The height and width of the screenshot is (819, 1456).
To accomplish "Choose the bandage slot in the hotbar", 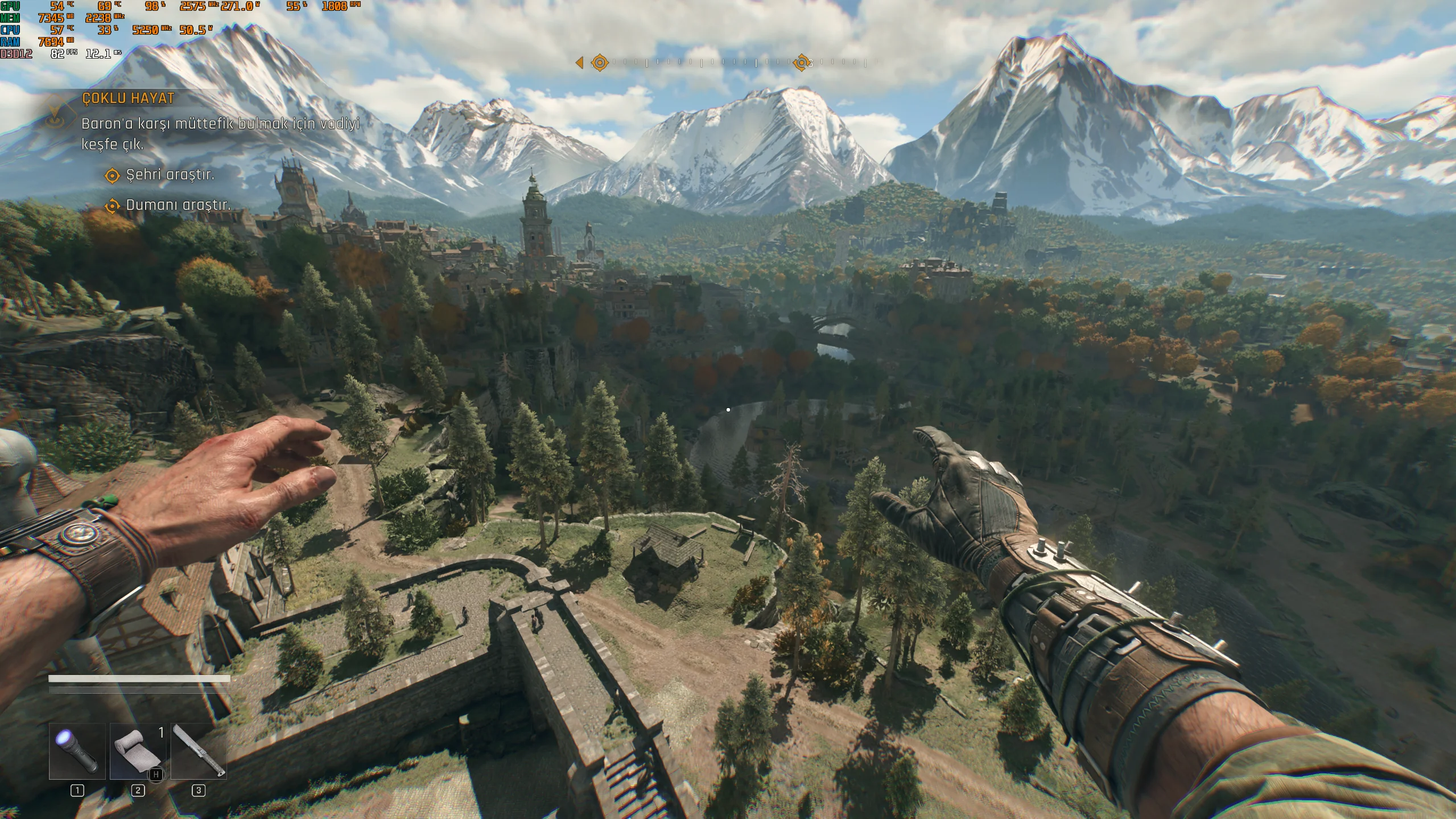I will pos(138,751).
